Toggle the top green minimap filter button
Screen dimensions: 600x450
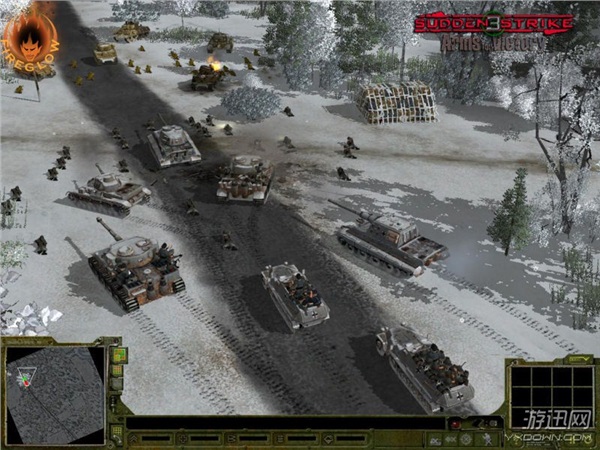pos(117,356)
